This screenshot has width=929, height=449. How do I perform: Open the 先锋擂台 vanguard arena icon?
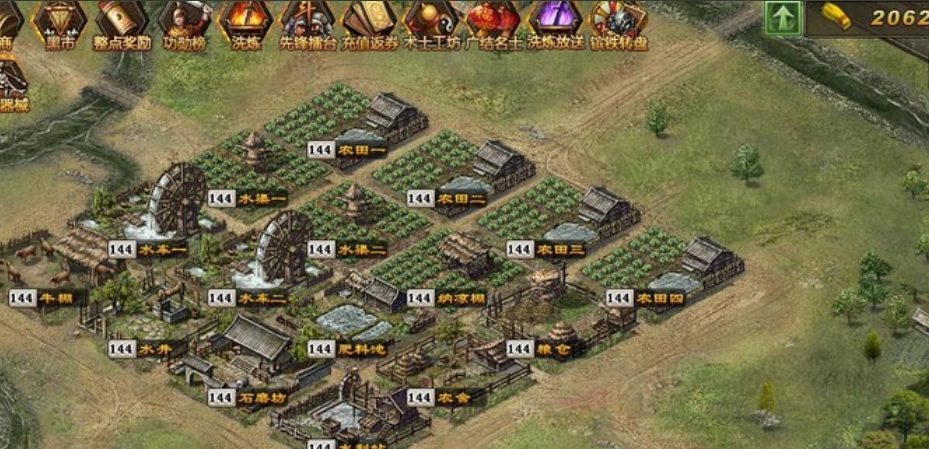coord(306,23)
